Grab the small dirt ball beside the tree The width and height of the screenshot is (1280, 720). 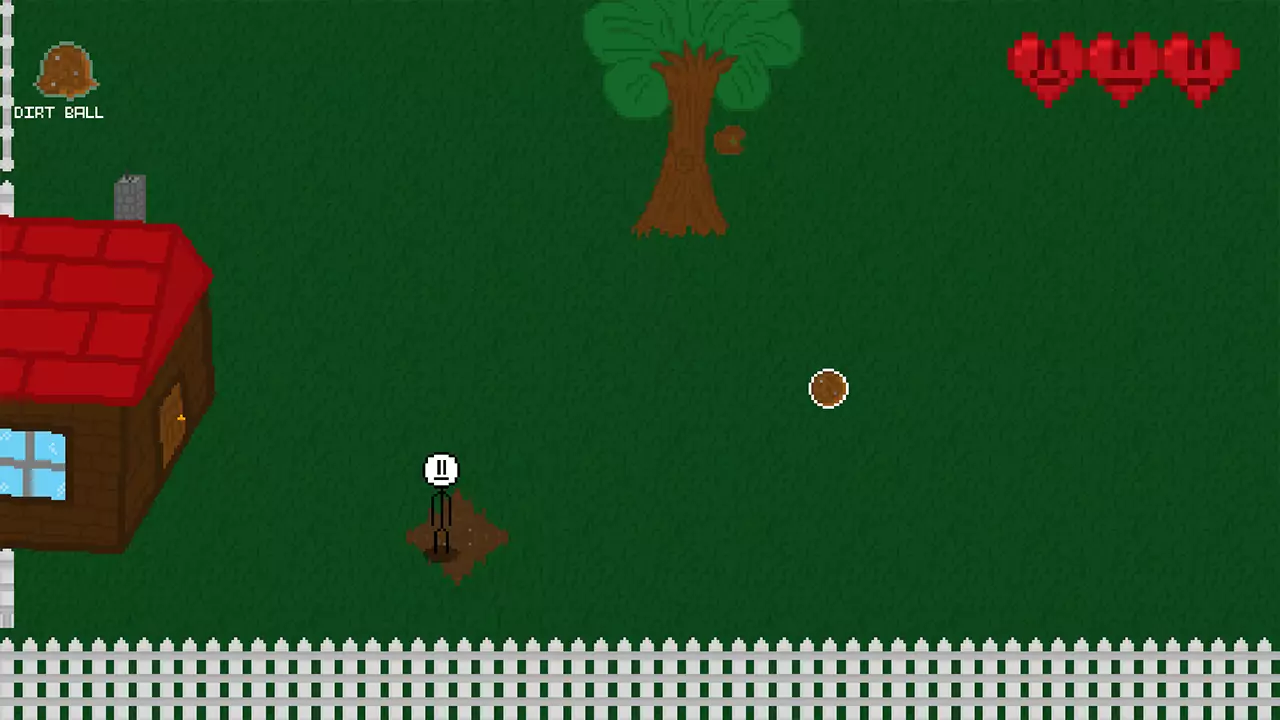(728, 140)
